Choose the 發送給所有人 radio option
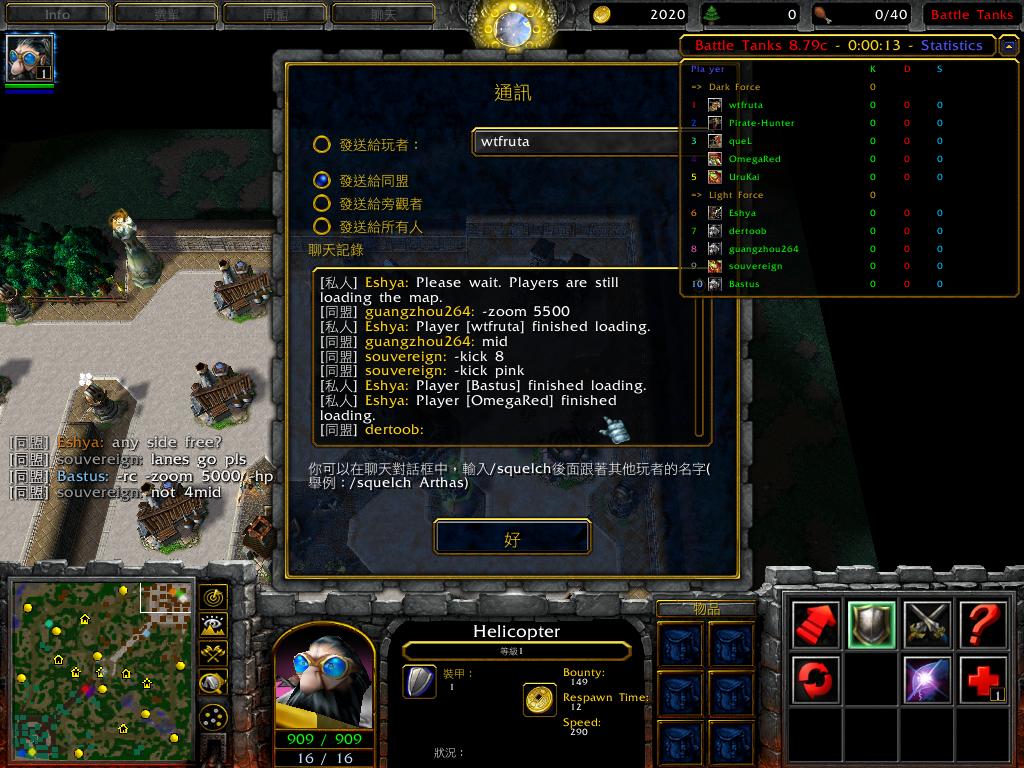The height and width of the screenshot is (768, 1024). point(322,227)
